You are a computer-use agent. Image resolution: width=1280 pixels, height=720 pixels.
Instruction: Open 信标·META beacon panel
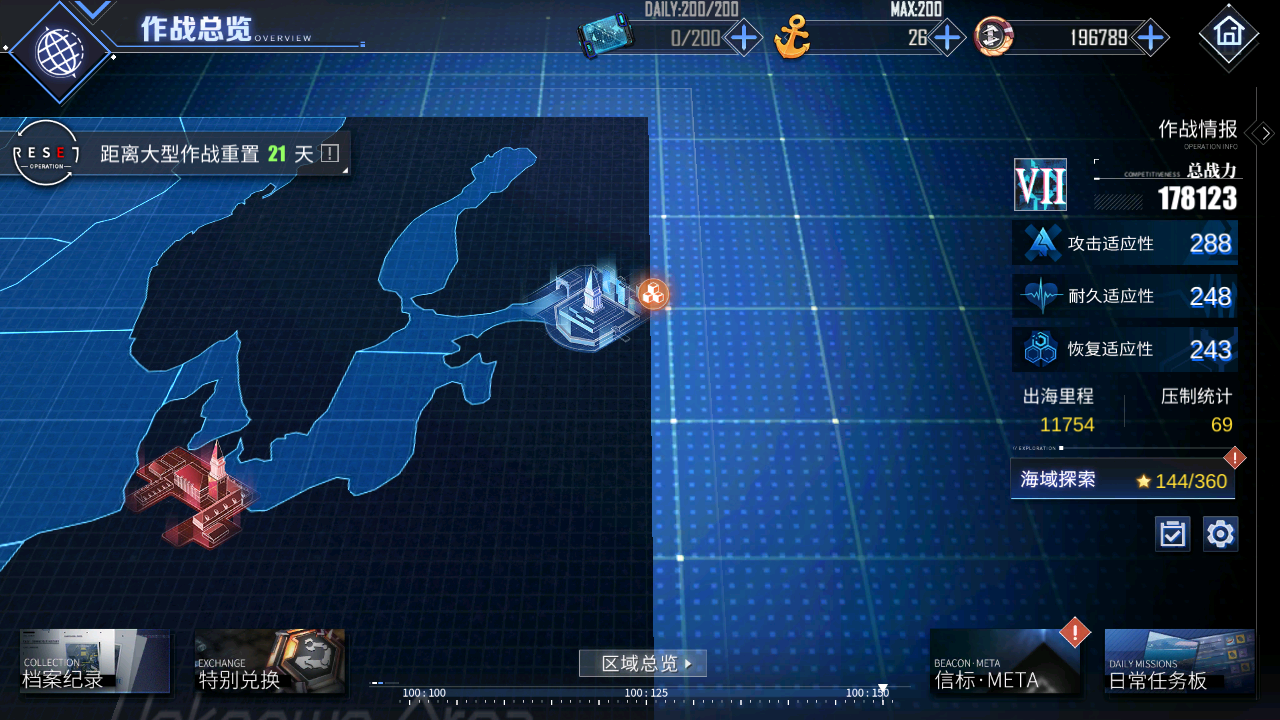(x=1005, y=662)
